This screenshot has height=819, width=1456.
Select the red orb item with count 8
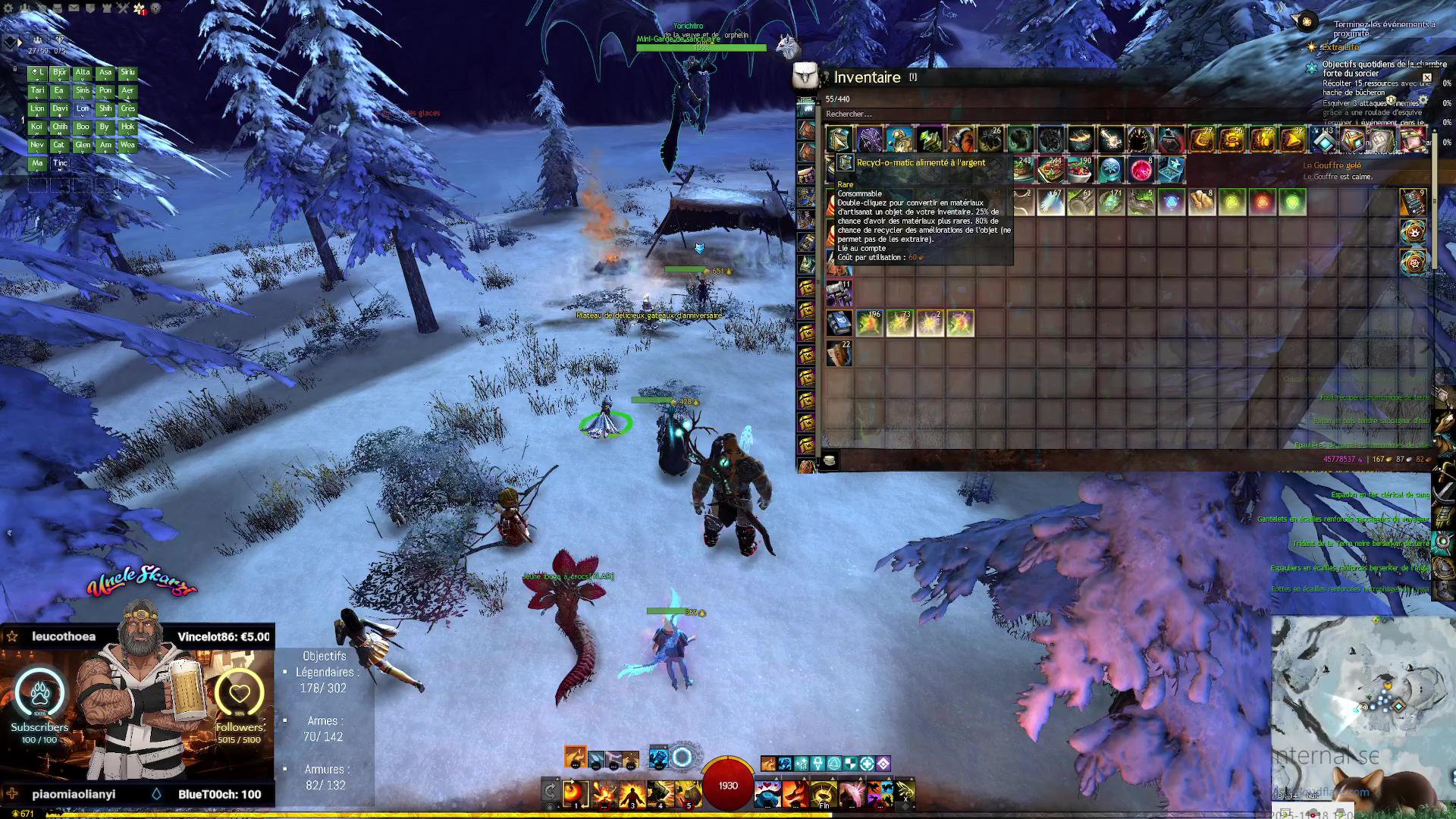[x=1141, y=170]
